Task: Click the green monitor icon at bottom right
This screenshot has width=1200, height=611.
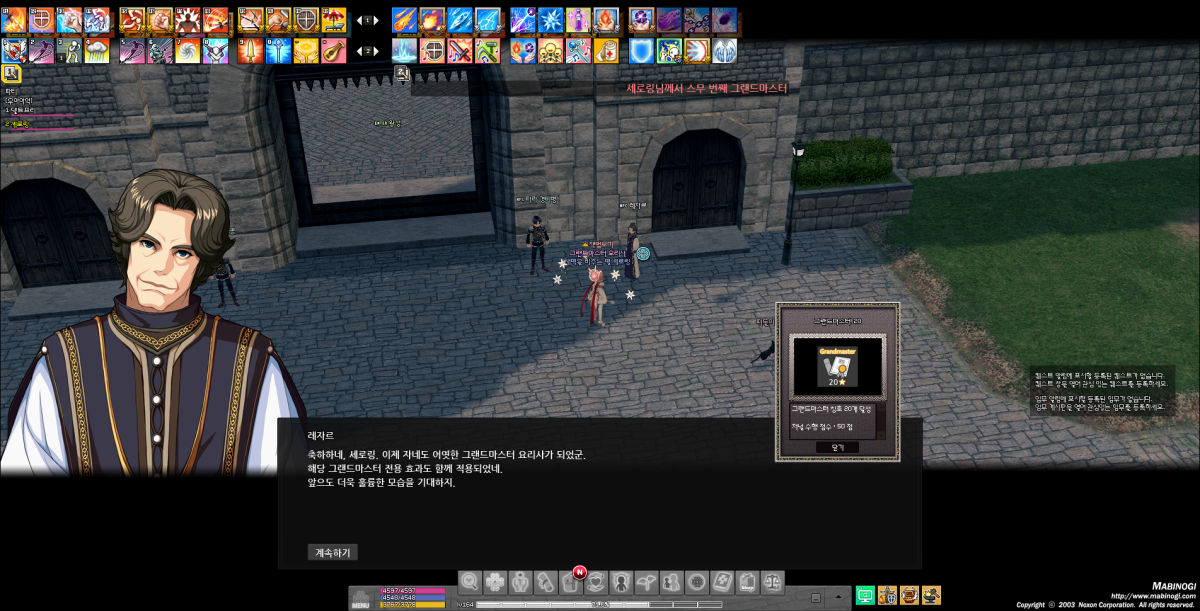Action: 865,595
